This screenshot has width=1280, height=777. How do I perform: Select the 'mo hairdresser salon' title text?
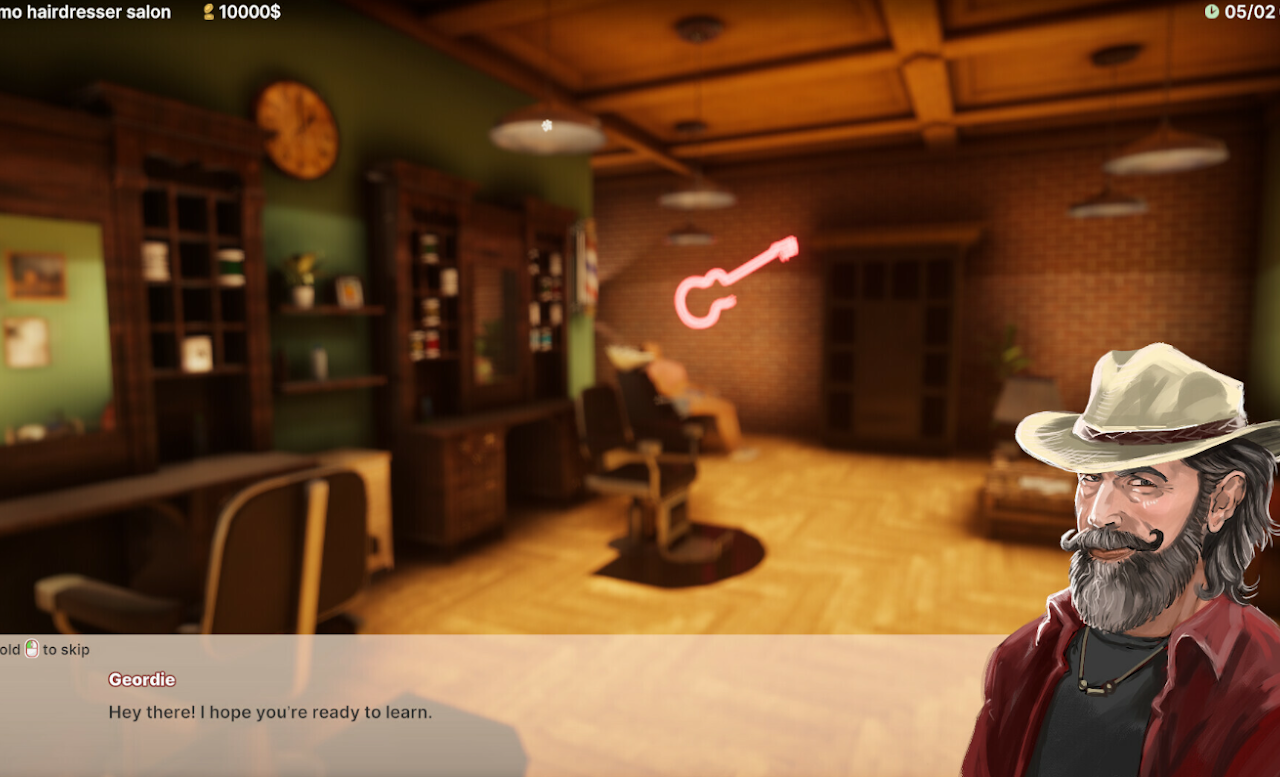coord(85,12)
